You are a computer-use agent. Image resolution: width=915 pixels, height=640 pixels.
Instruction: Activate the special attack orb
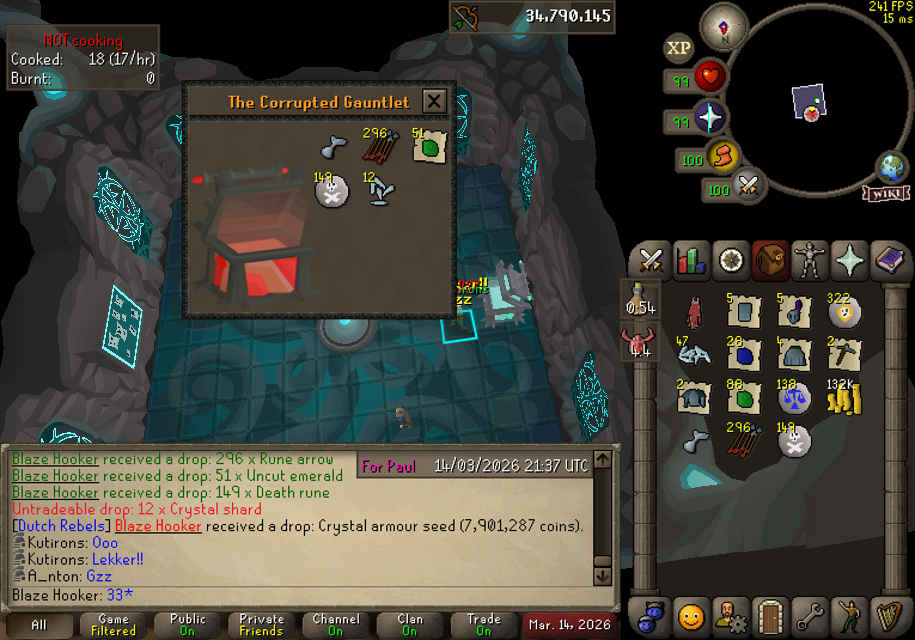pos(746,186)
